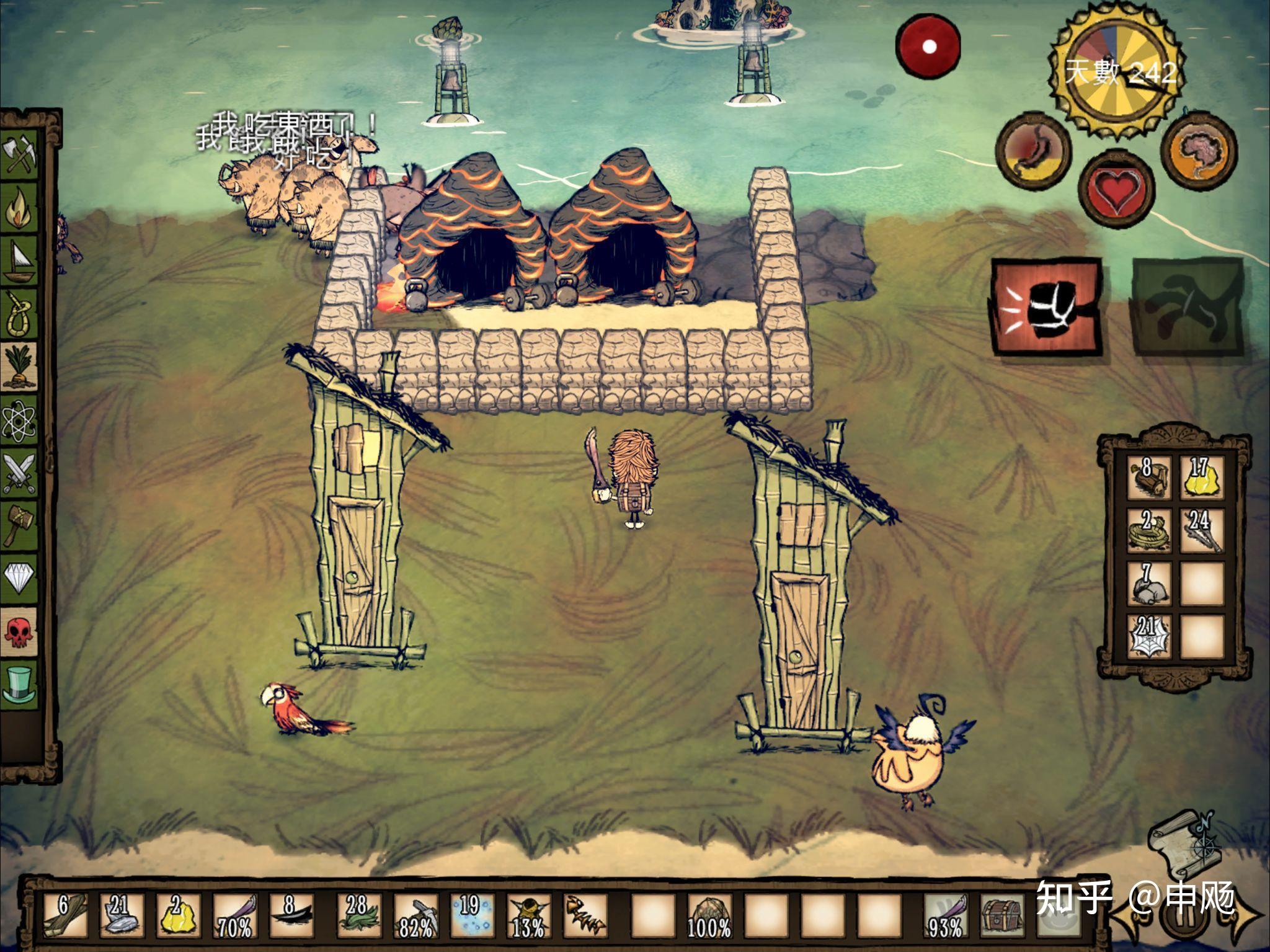
Task: Select the stack of 8 logs
Action: [x=1147, y=478]
